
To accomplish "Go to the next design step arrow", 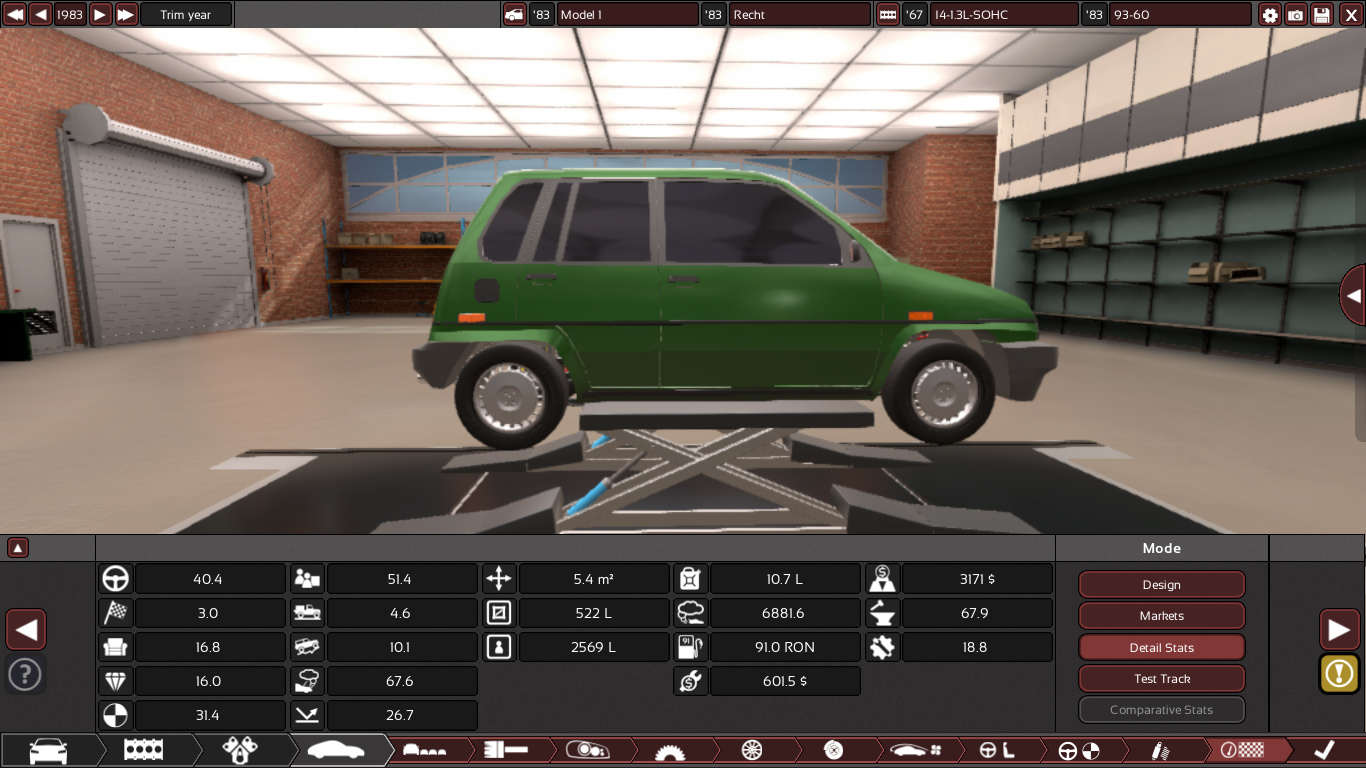I will [x=1339, y=630].
